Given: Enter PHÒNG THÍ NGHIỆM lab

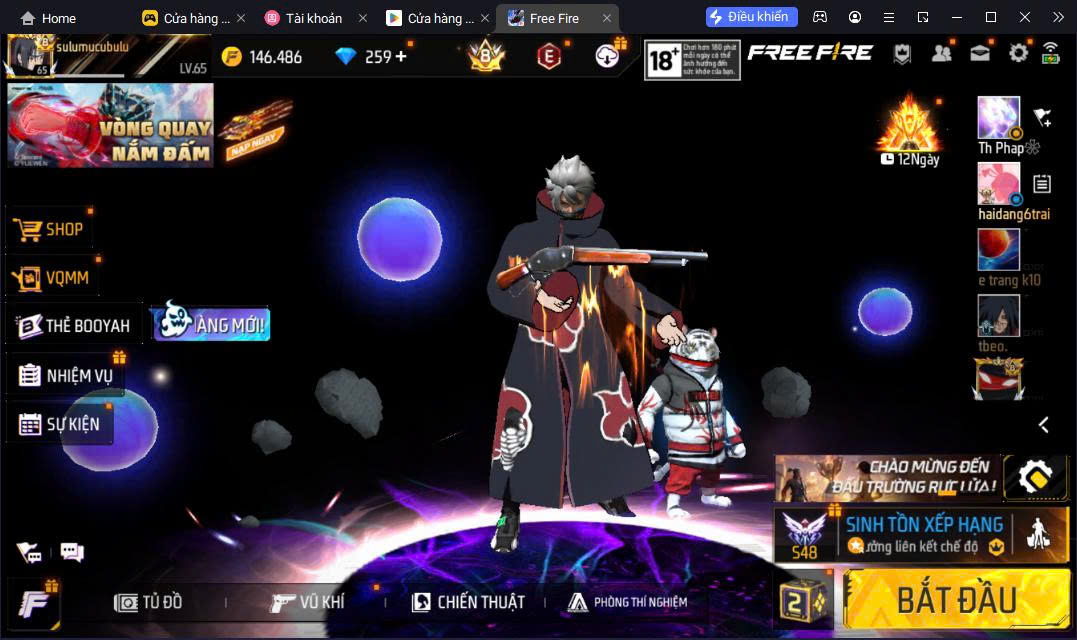Looking at the screenshot, I should (x=627, y=602).
